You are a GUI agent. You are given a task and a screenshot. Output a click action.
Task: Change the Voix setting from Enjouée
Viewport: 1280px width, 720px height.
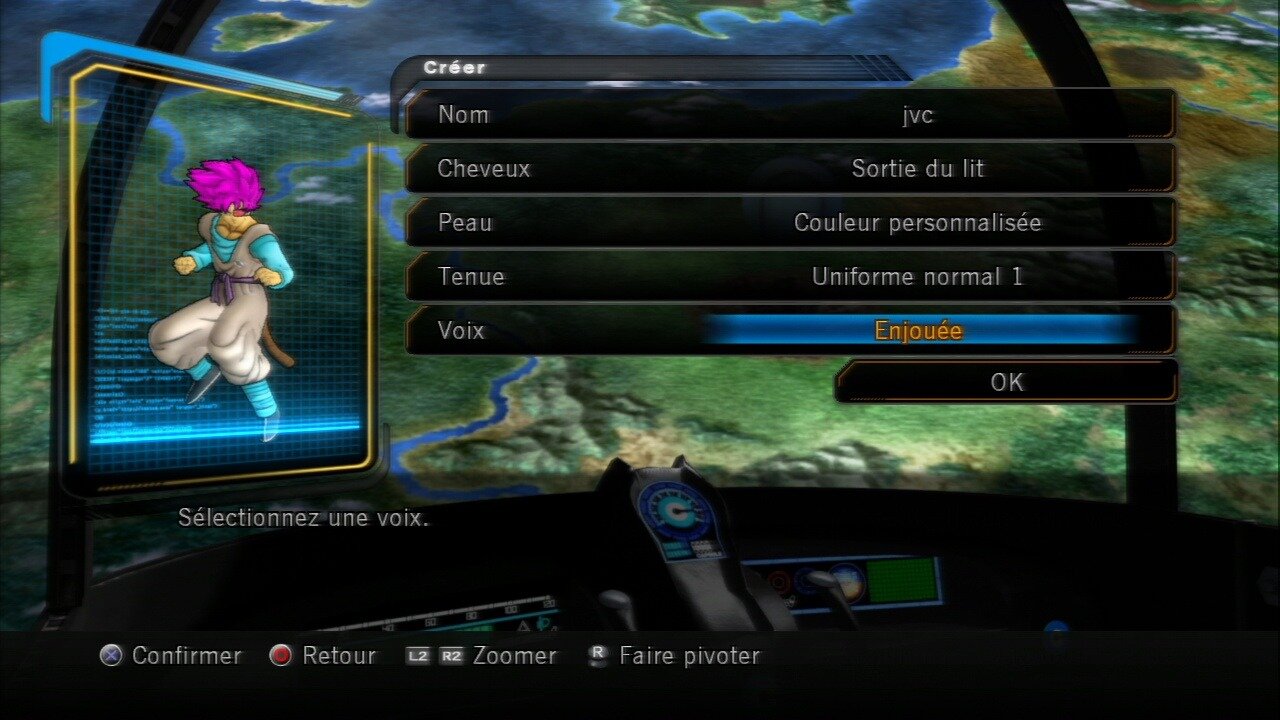[x=918, y=330]
